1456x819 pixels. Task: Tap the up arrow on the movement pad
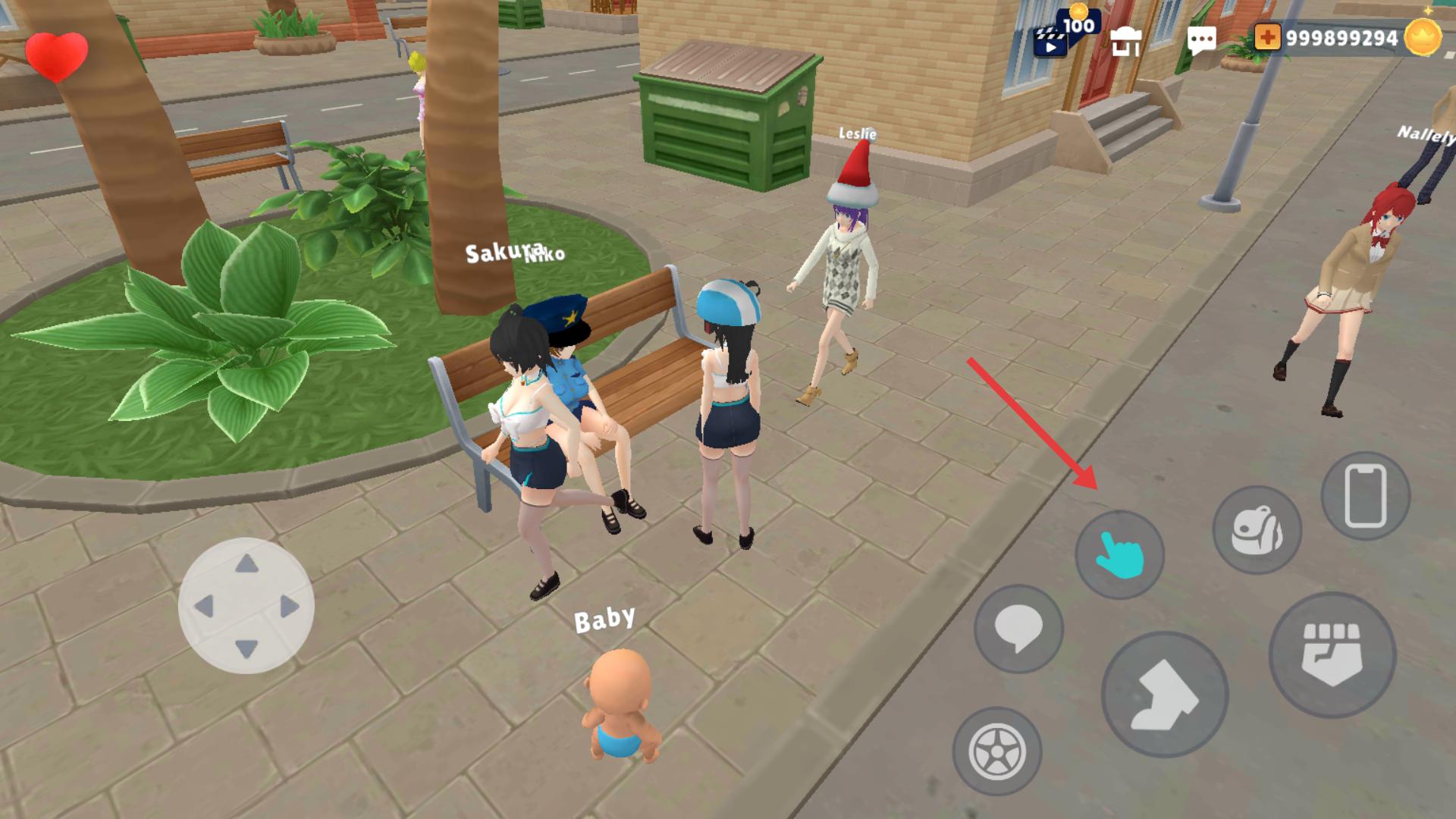pyautogui.click(x=246, y=564)
